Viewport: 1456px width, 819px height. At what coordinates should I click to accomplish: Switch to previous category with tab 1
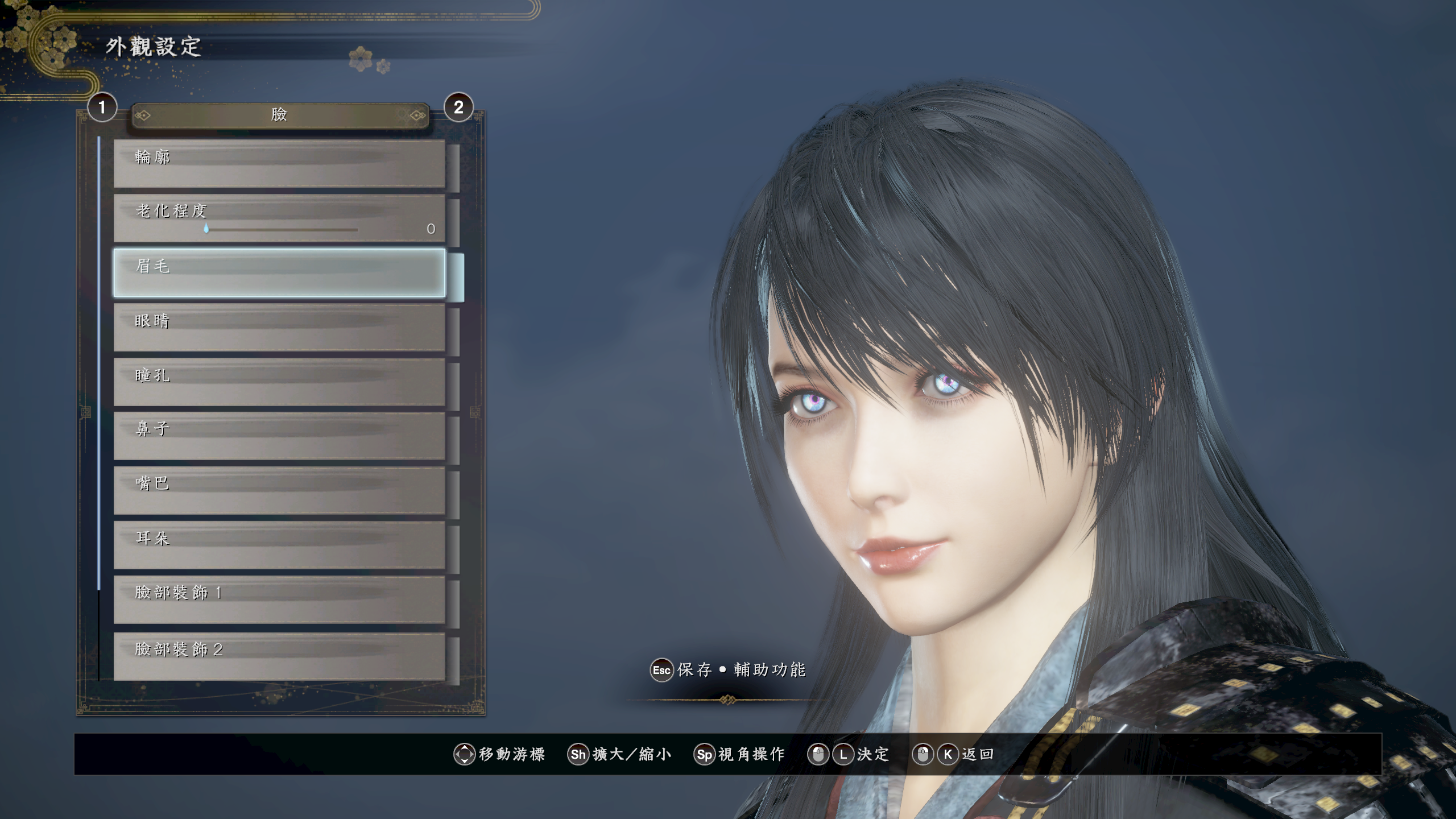click(102, 107)
